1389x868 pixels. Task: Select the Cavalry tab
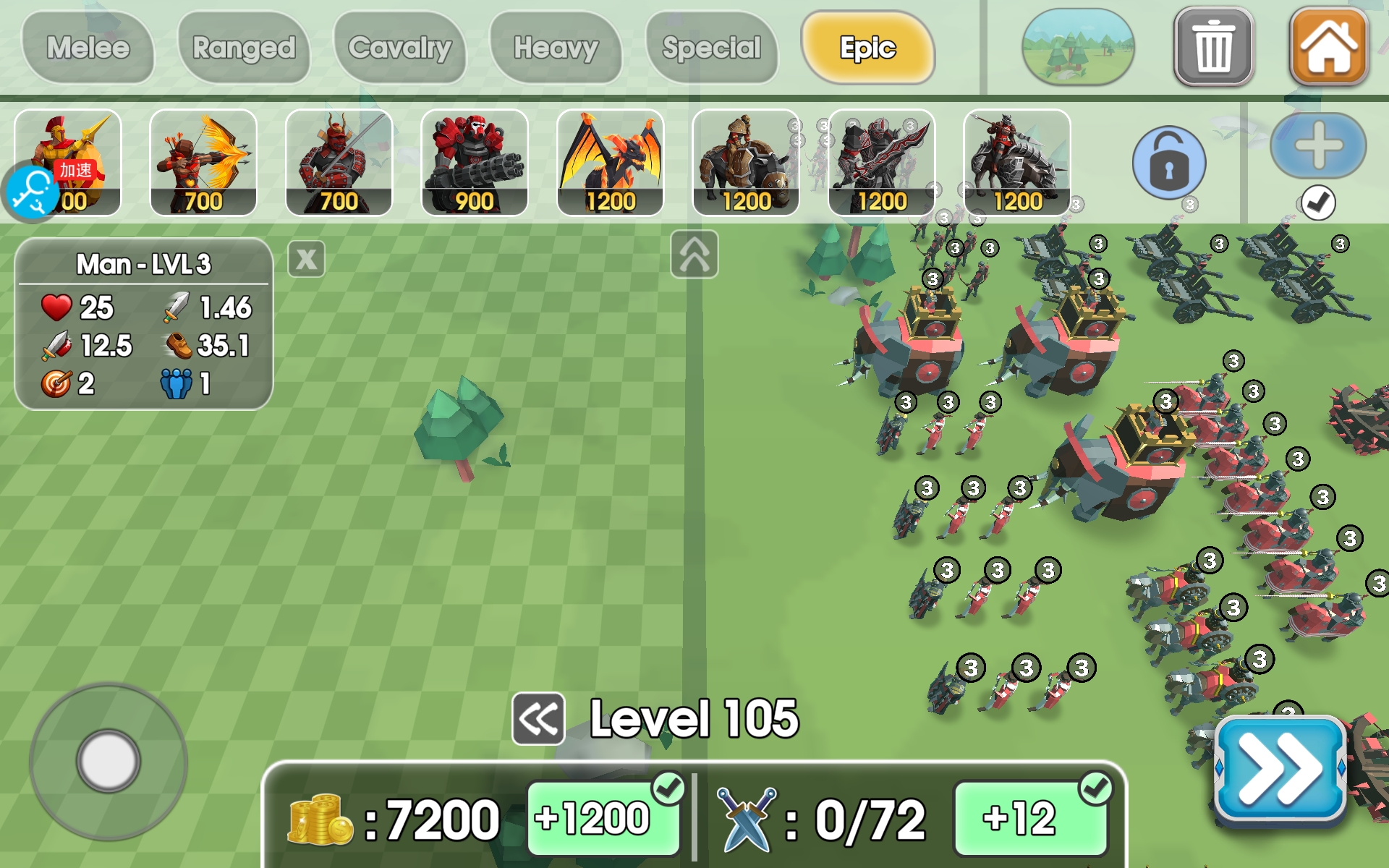400,48
